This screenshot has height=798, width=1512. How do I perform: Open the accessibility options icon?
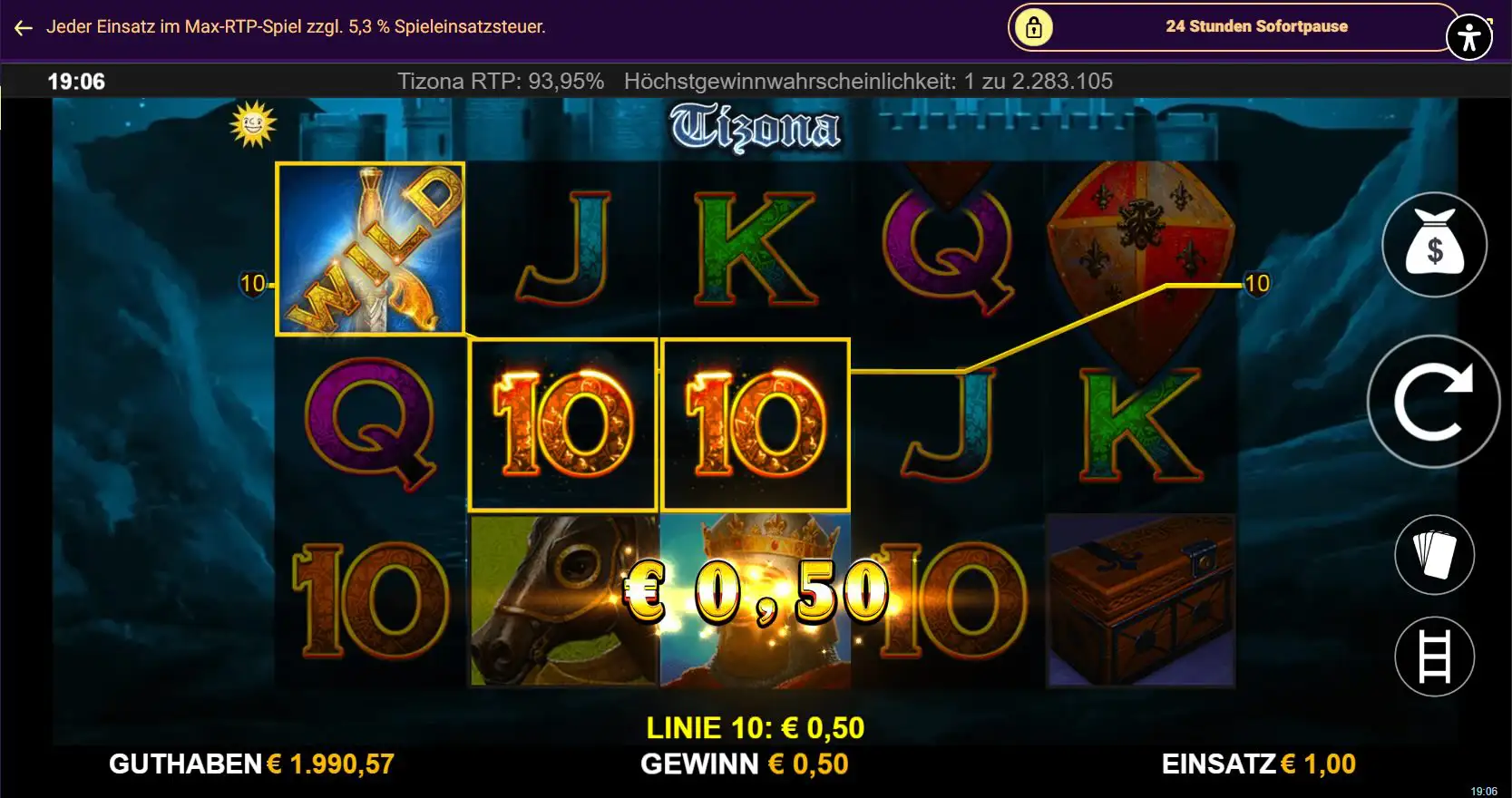click(x=1468, y=36)
